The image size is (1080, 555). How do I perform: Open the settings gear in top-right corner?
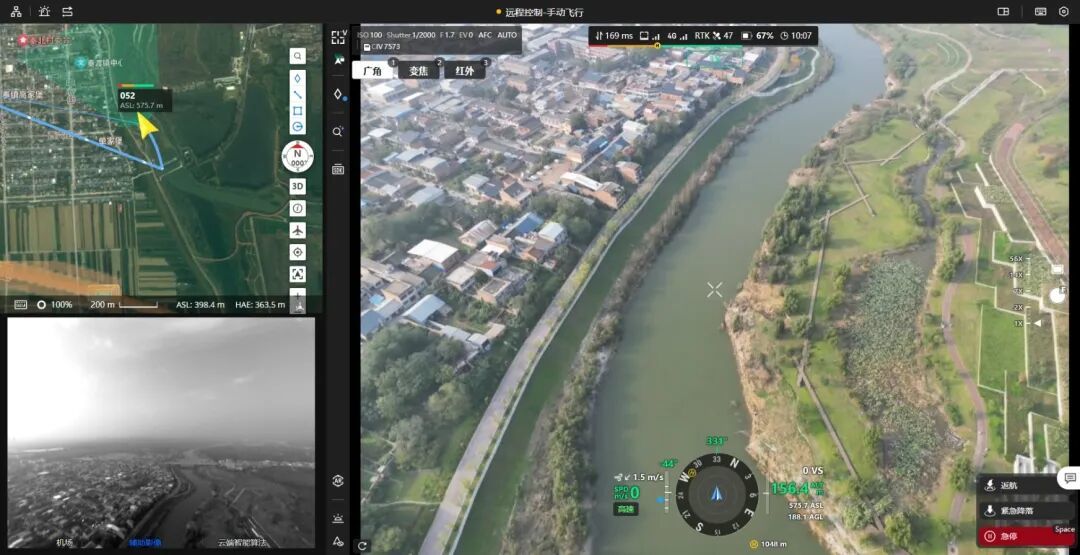coord(1064,11)
